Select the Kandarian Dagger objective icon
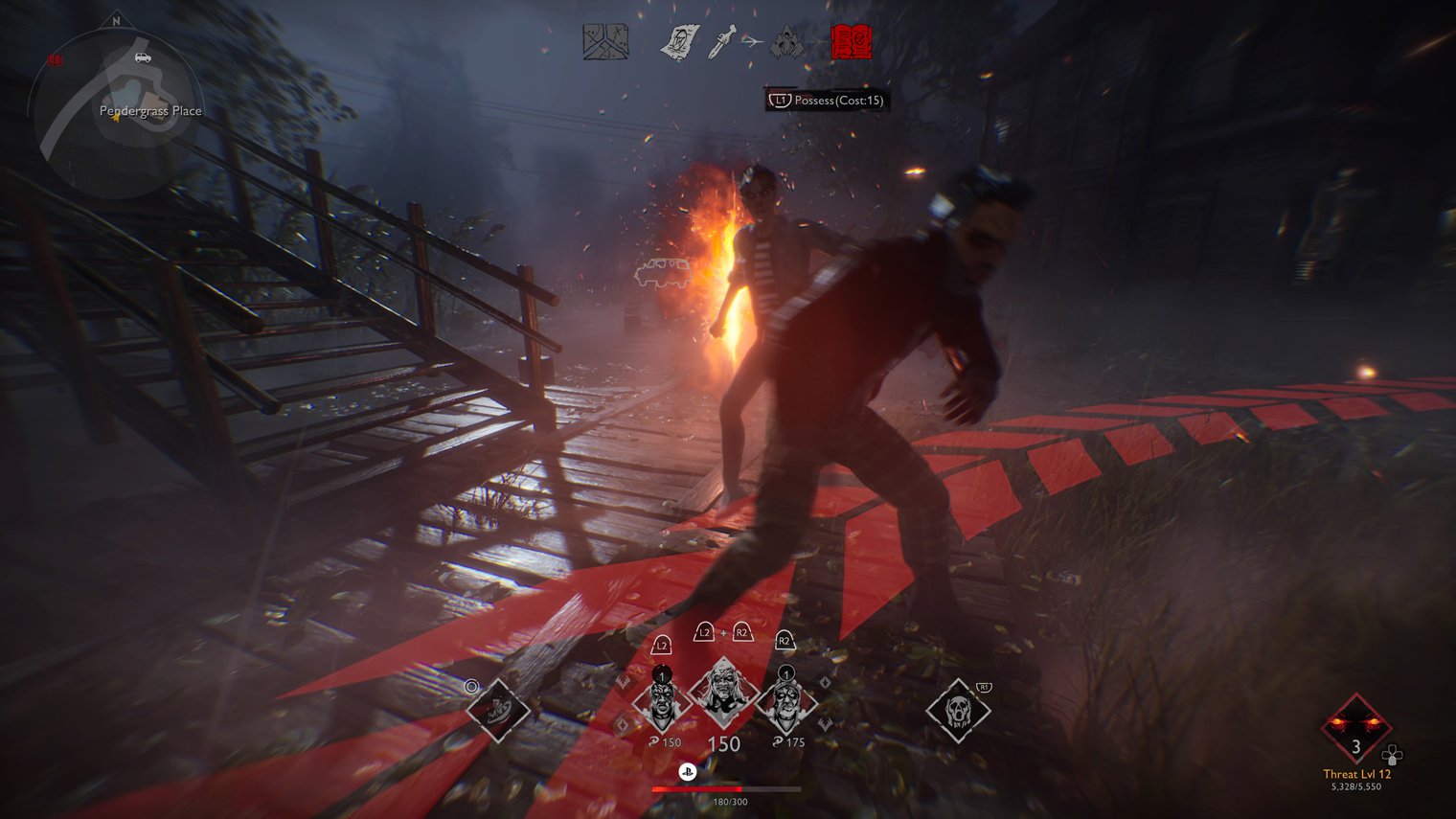Viewport: 1456px width, 819px height. pos(722,43)
